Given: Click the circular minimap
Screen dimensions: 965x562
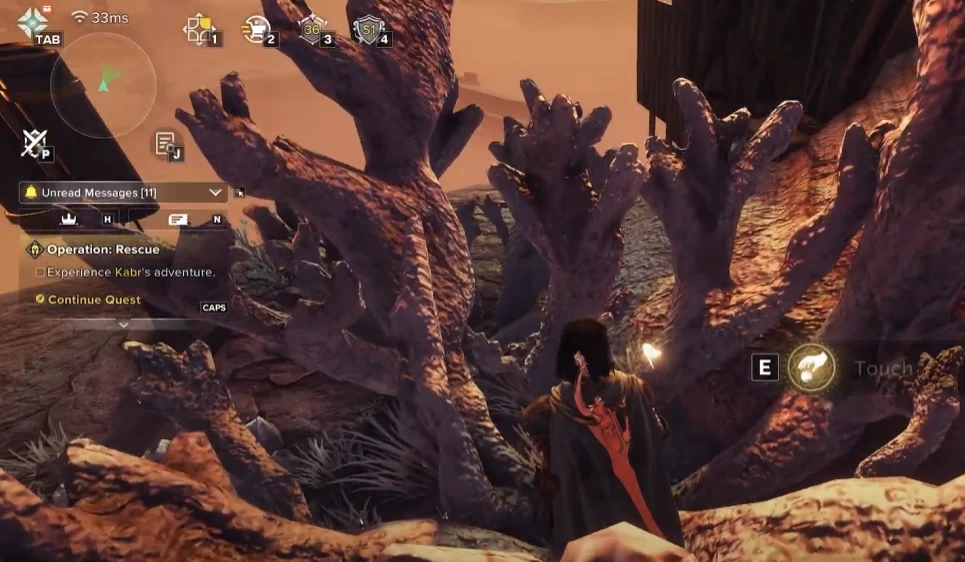Looking at the screenshot, I should tap(103, 84).
